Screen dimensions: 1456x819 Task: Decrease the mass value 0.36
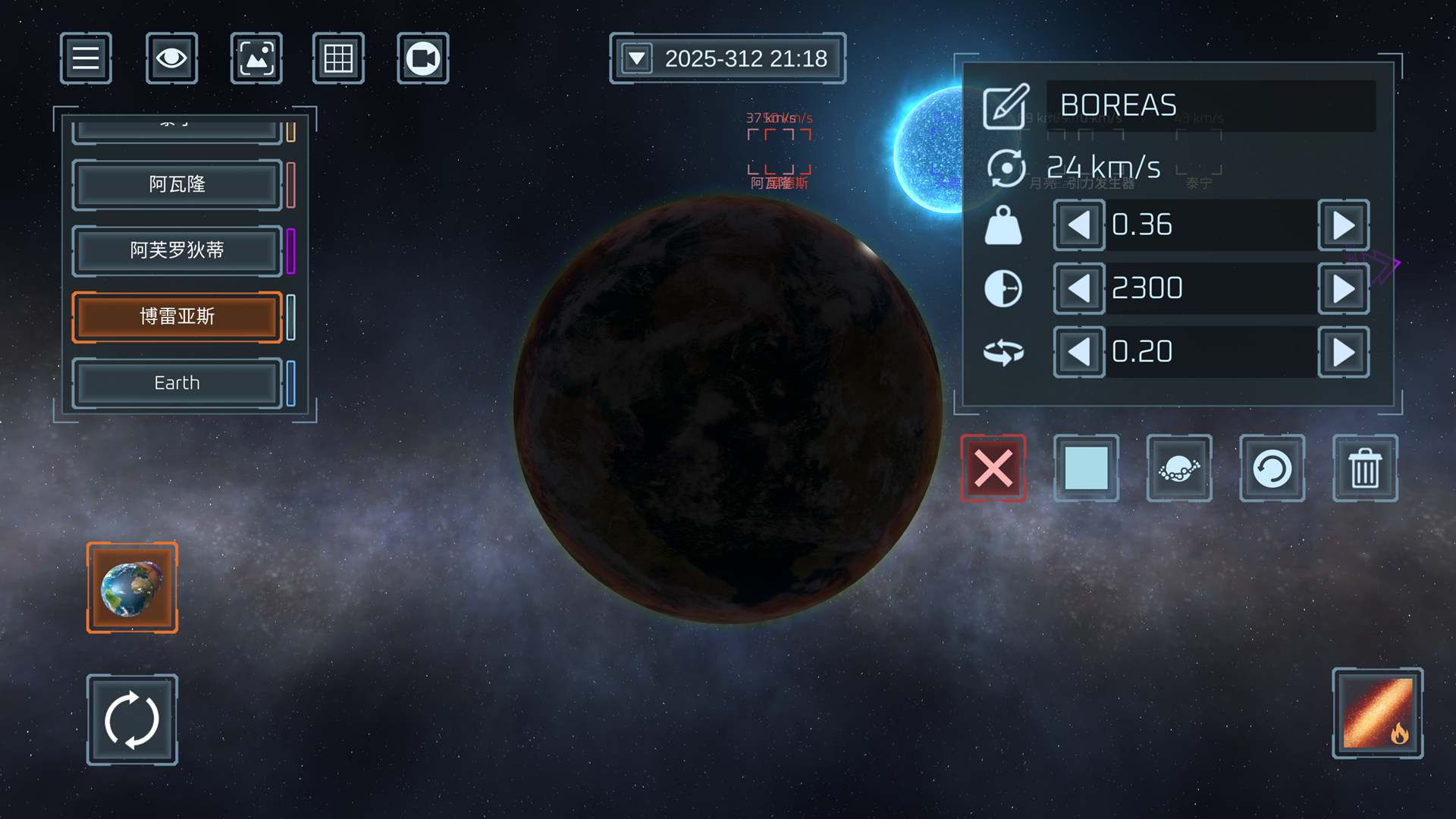point(1078,225)
